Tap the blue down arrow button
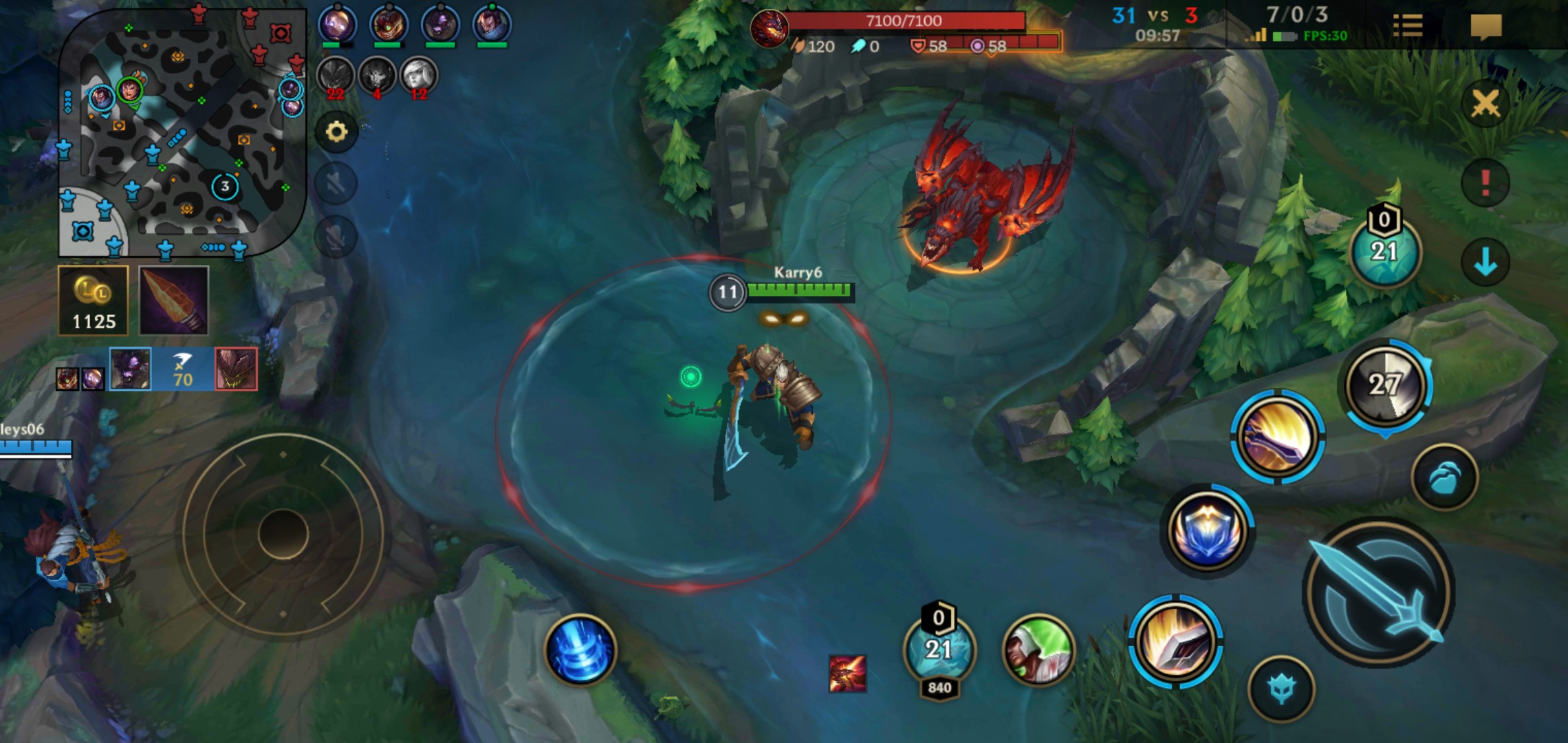 pyautogui.click(x=1485, y=262)
